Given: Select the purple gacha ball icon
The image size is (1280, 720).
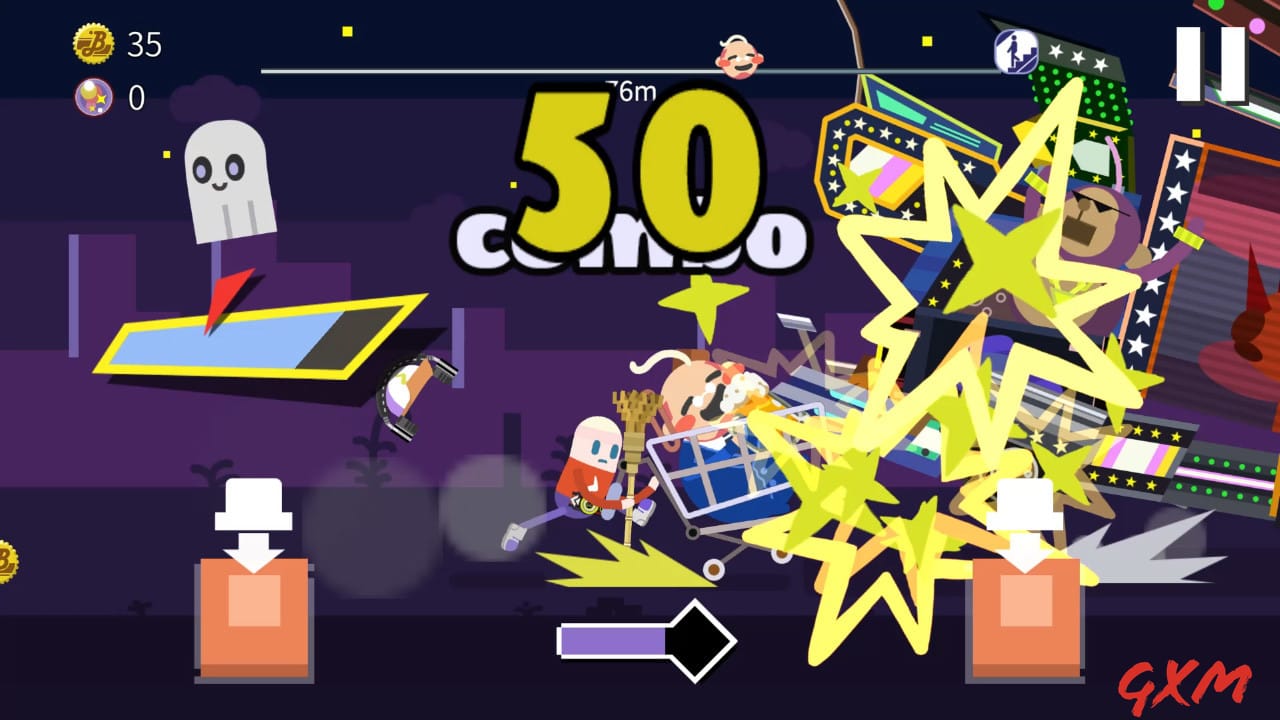Looking at the screenshot, I should tap(95, 98).
